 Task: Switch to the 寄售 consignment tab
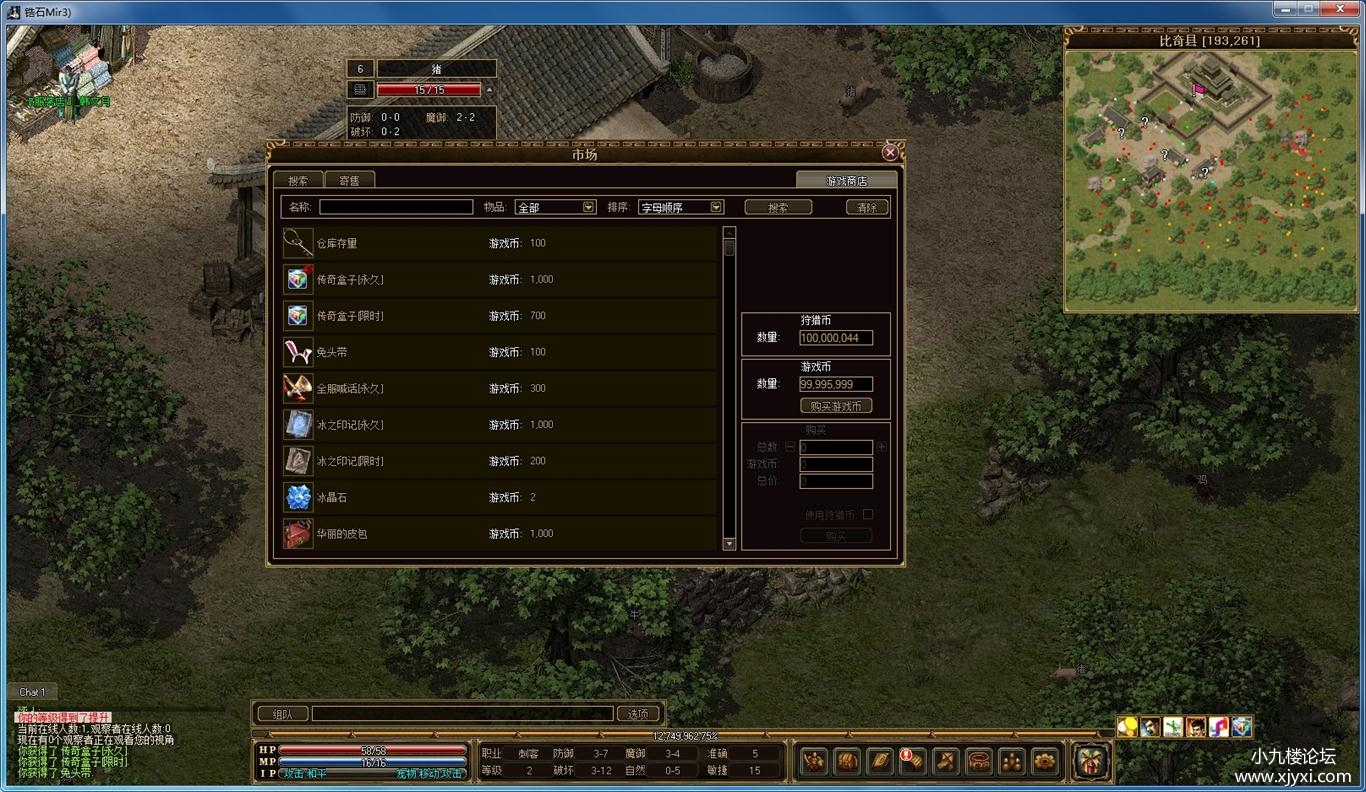click(349, 180)
